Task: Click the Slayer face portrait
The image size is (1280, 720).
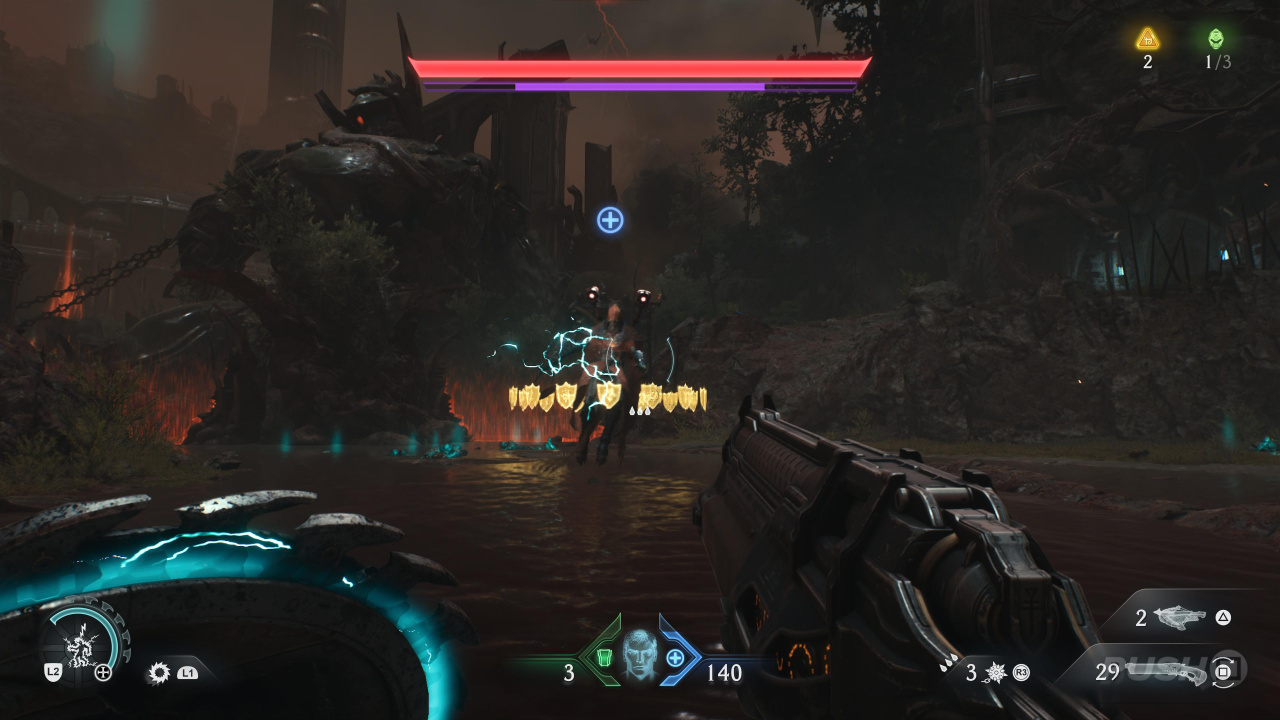Action: pos(639,655)
